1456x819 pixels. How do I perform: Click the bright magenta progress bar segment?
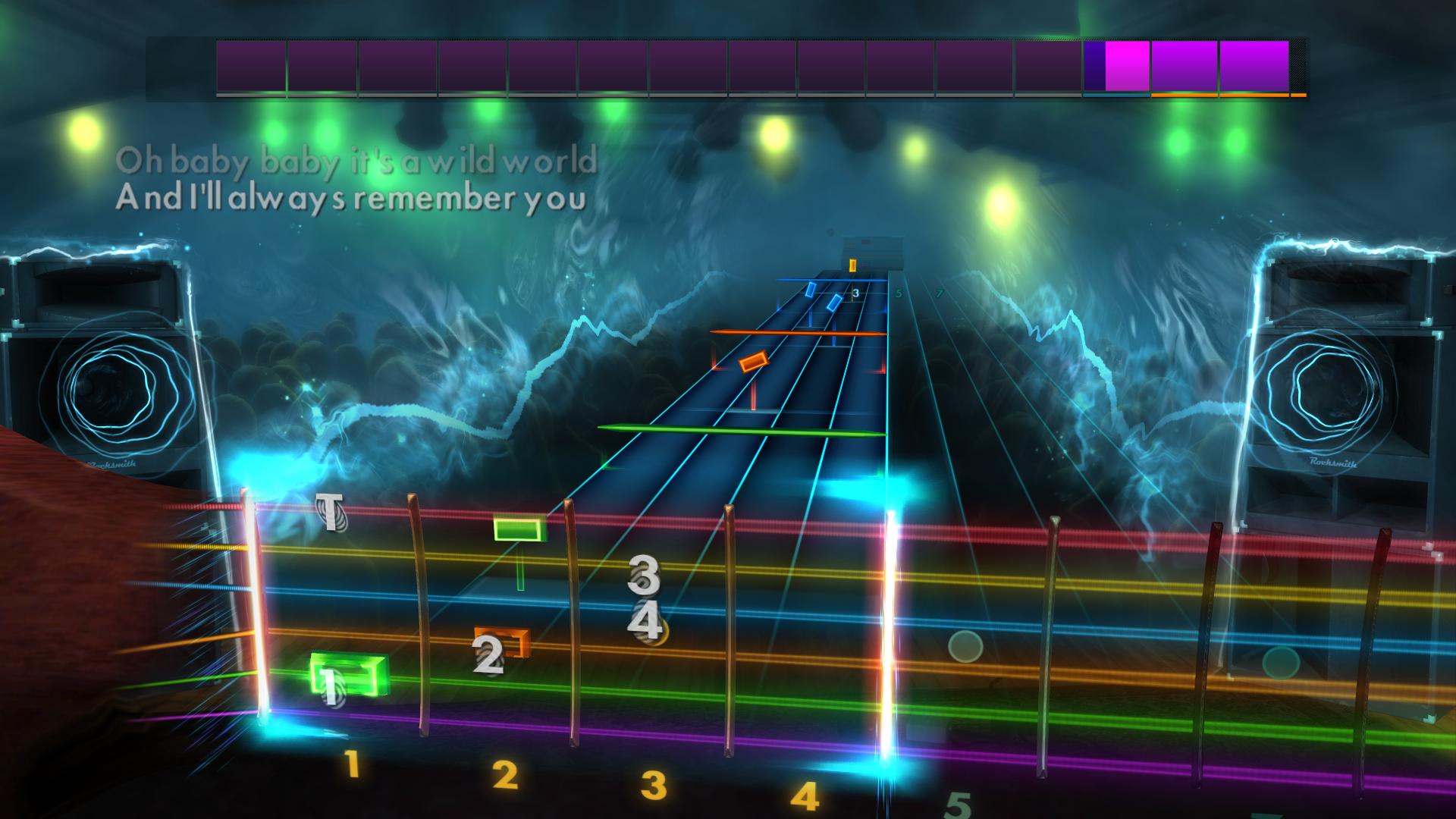(1128, 67)
